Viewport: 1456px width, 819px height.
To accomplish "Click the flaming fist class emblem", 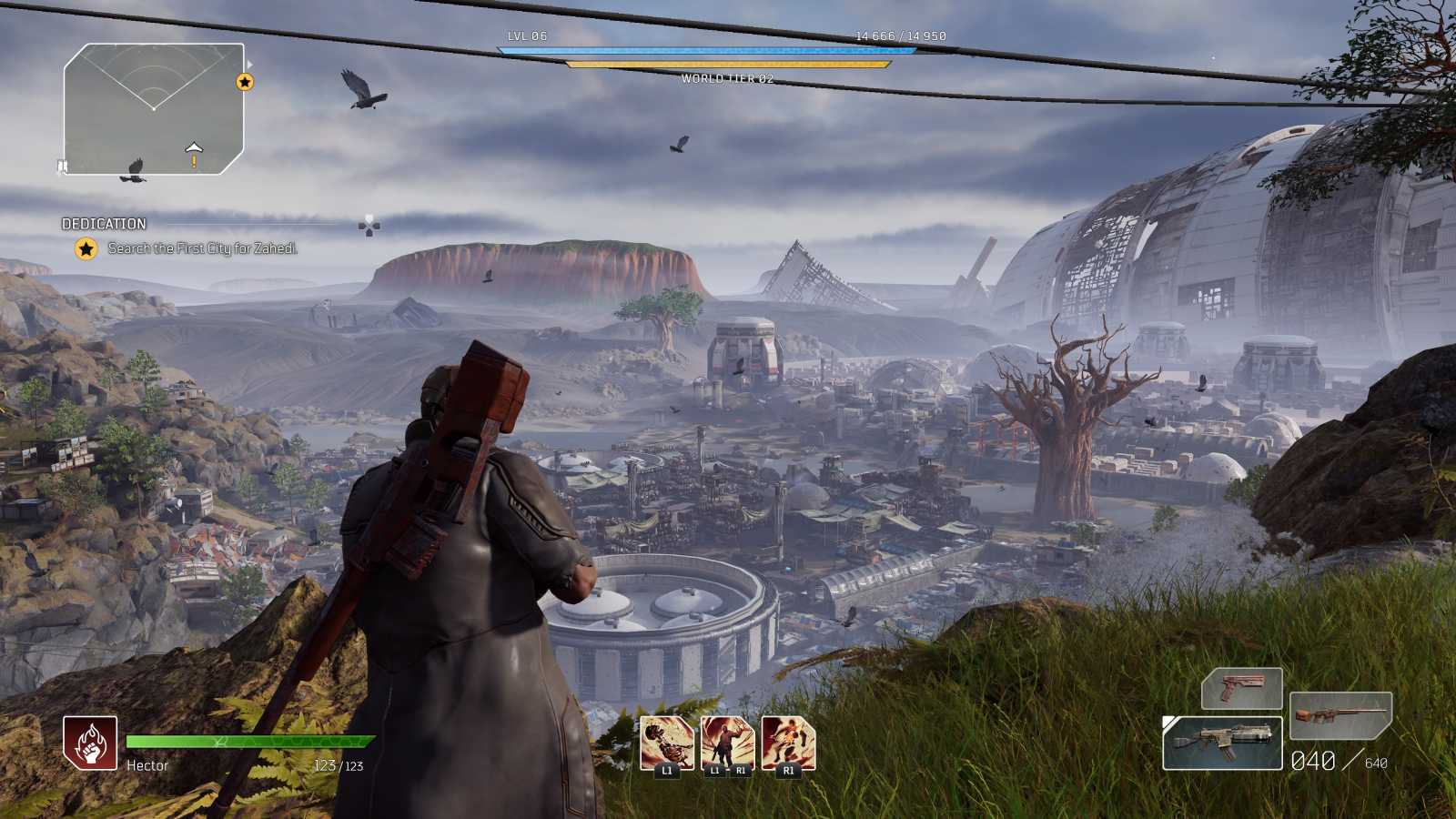I will [90, 743].
